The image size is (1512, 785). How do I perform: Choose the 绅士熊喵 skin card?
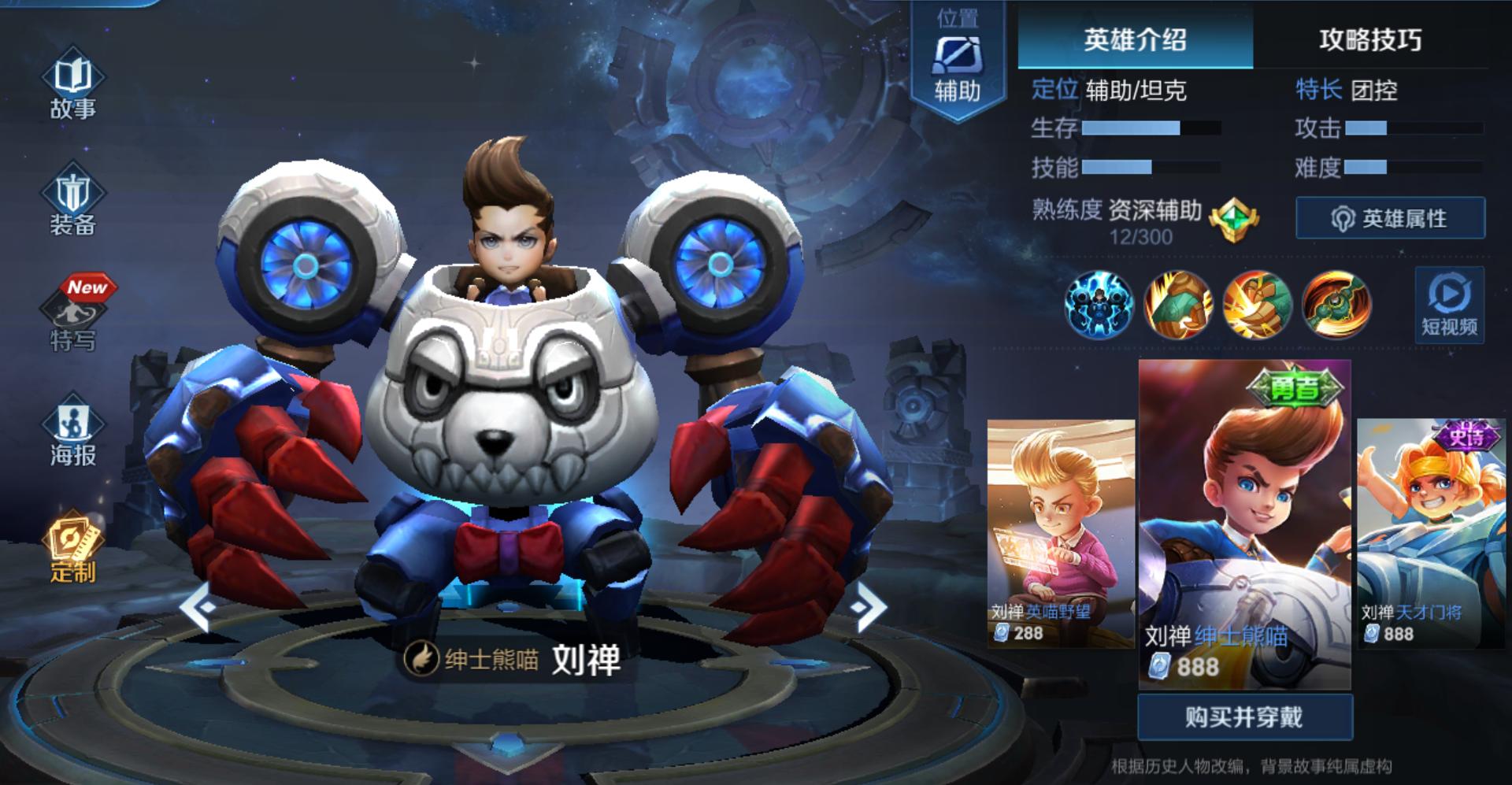[1244, 524]
